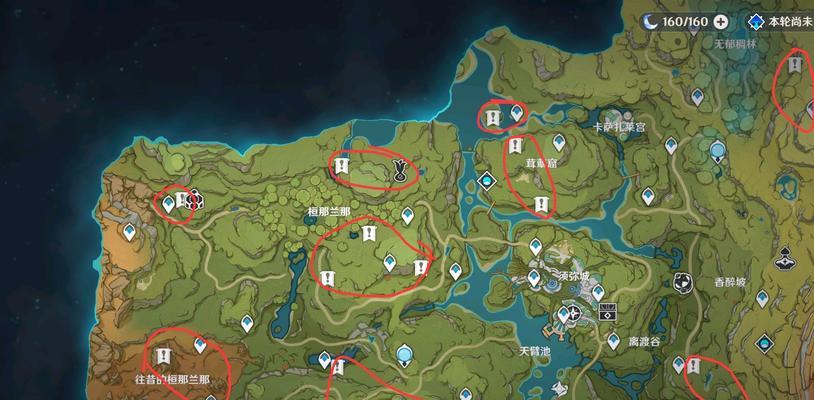814x400 pixels.
Task: Select the Statue of the Seven south of 桓那兰那
Action: pos(405,355)
